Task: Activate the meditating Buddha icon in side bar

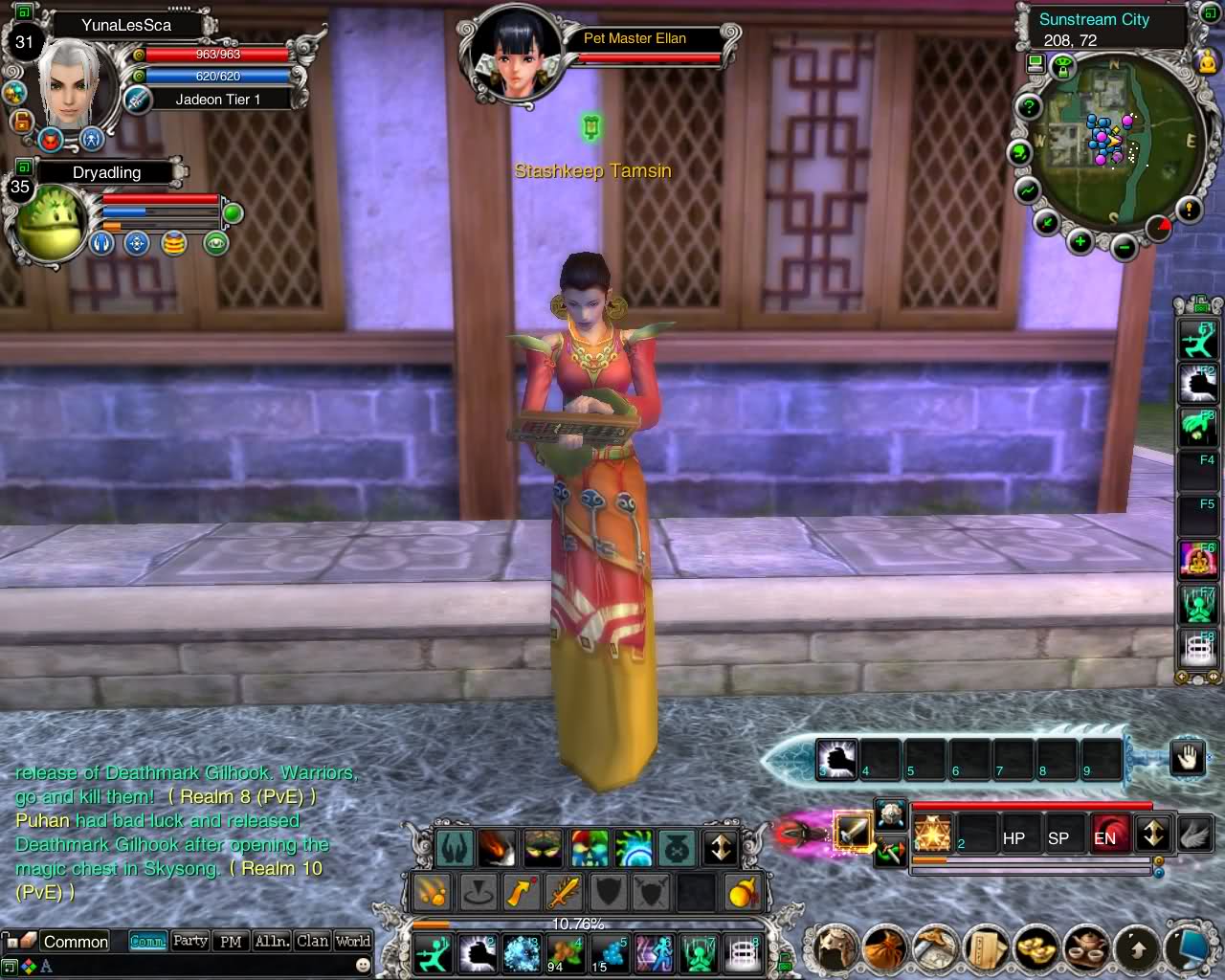Action: pyautogui.click(x=1197, y=560)
